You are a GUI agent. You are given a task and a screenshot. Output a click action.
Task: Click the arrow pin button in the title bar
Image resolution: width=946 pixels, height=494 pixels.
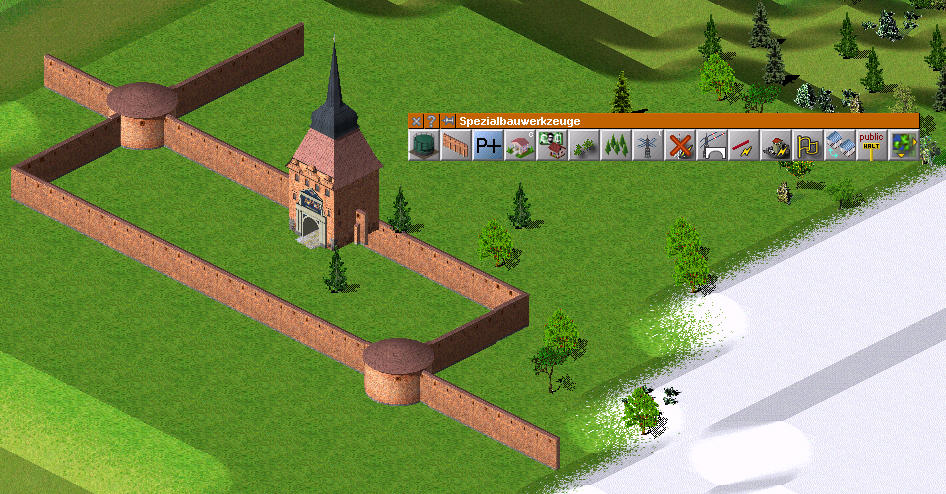click(x=449, y=121)
